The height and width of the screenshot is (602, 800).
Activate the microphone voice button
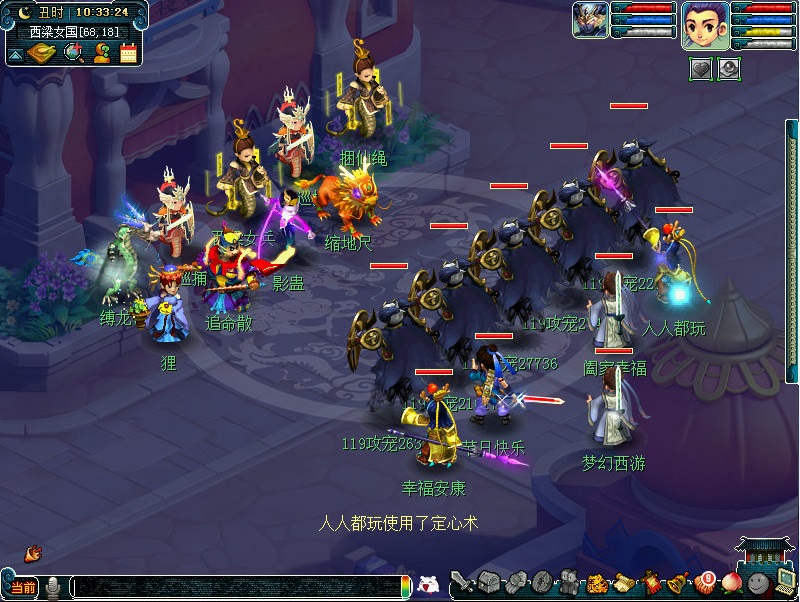pos(54,586)
